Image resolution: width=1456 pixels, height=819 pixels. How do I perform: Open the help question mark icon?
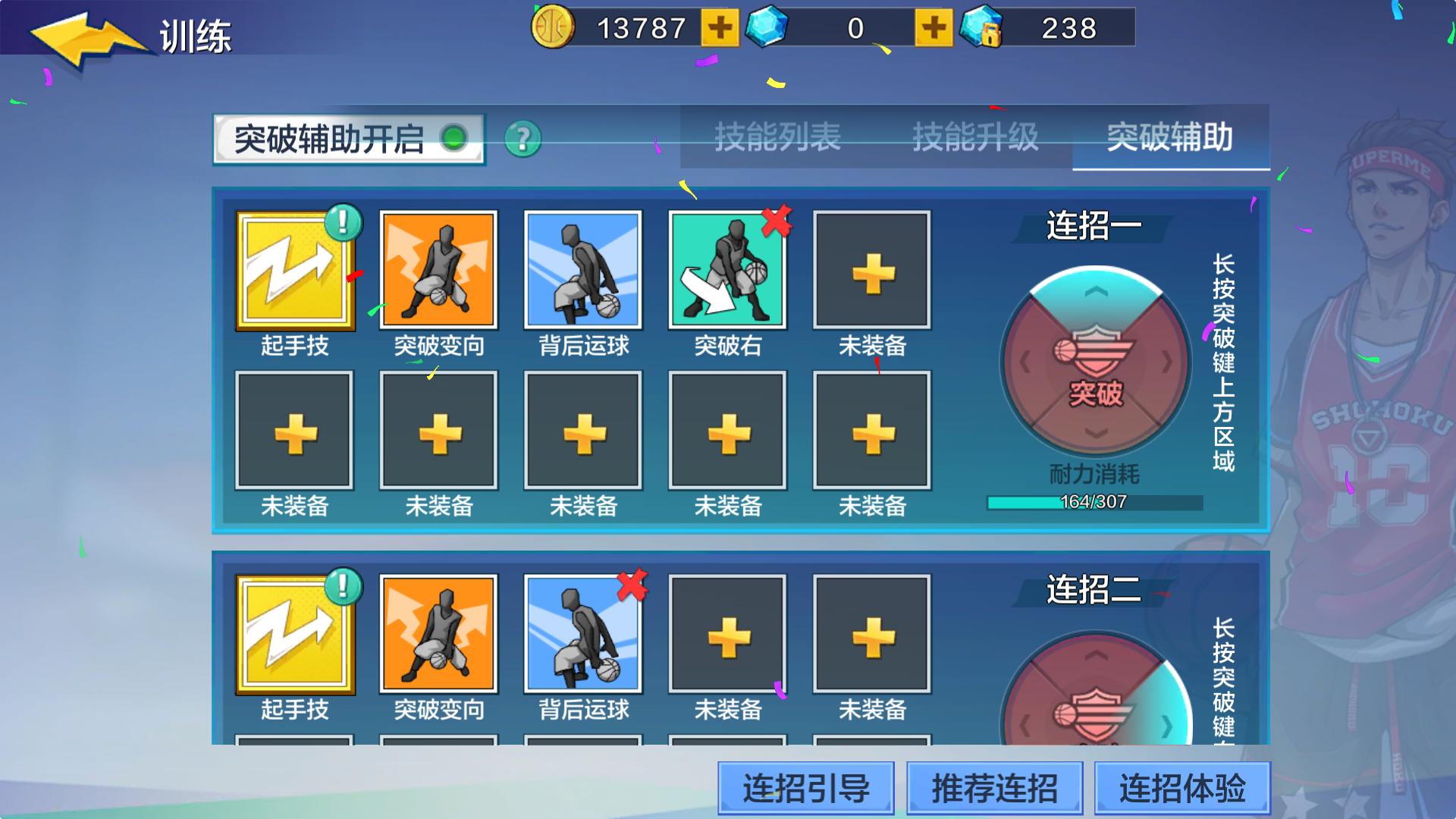coord(522,139)
